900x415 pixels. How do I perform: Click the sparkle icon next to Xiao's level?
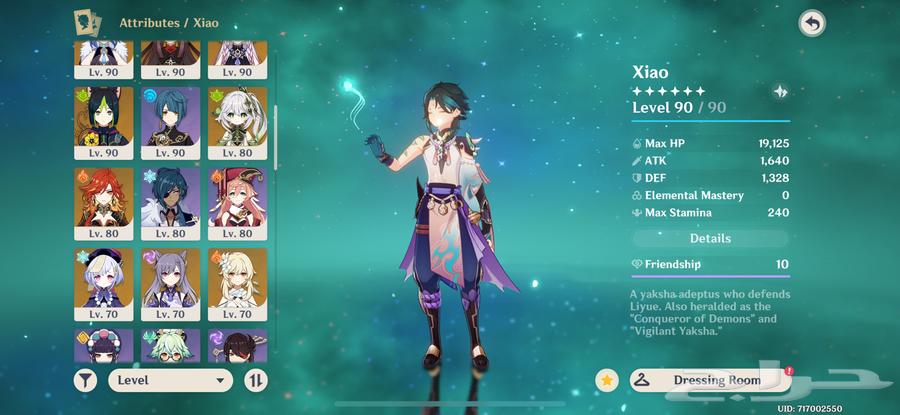click(x=780, y=92)
